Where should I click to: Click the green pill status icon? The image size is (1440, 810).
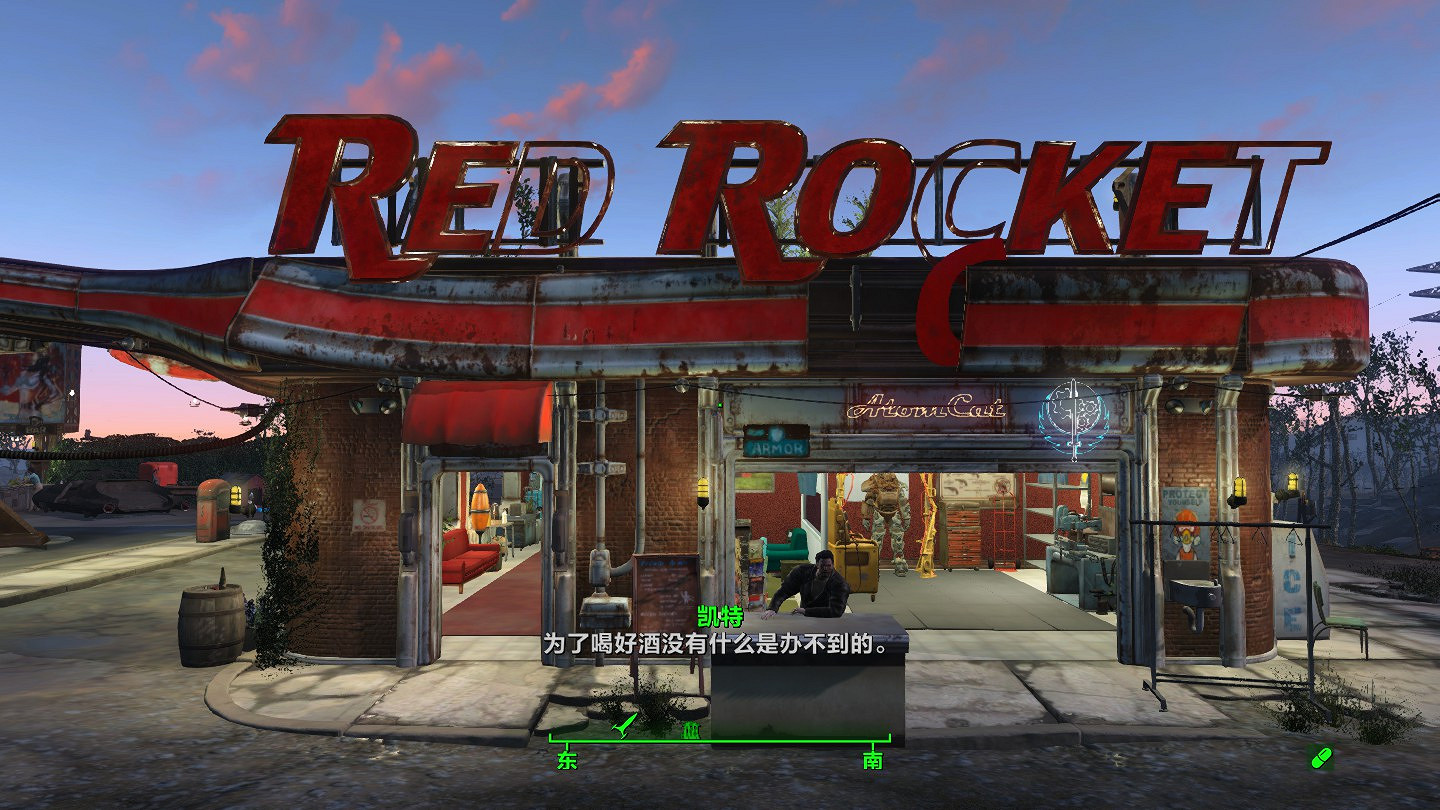(x=1321, y=757)
